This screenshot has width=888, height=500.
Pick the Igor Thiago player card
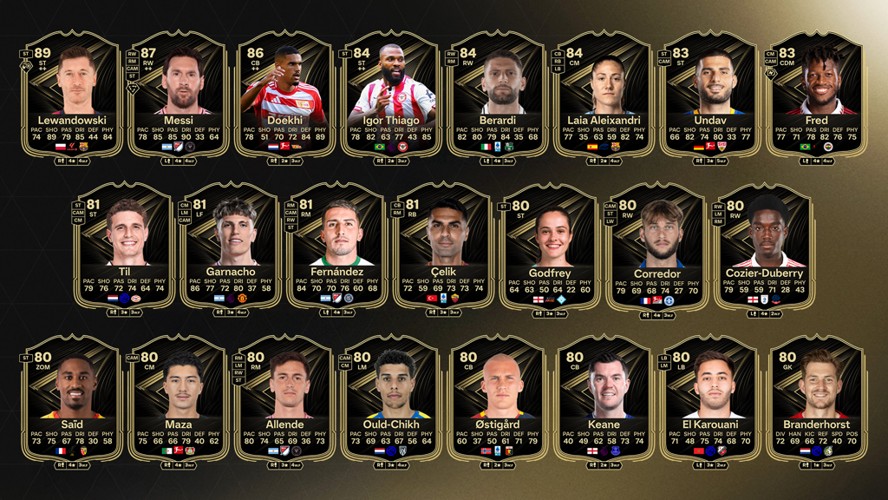click(391, 95)
